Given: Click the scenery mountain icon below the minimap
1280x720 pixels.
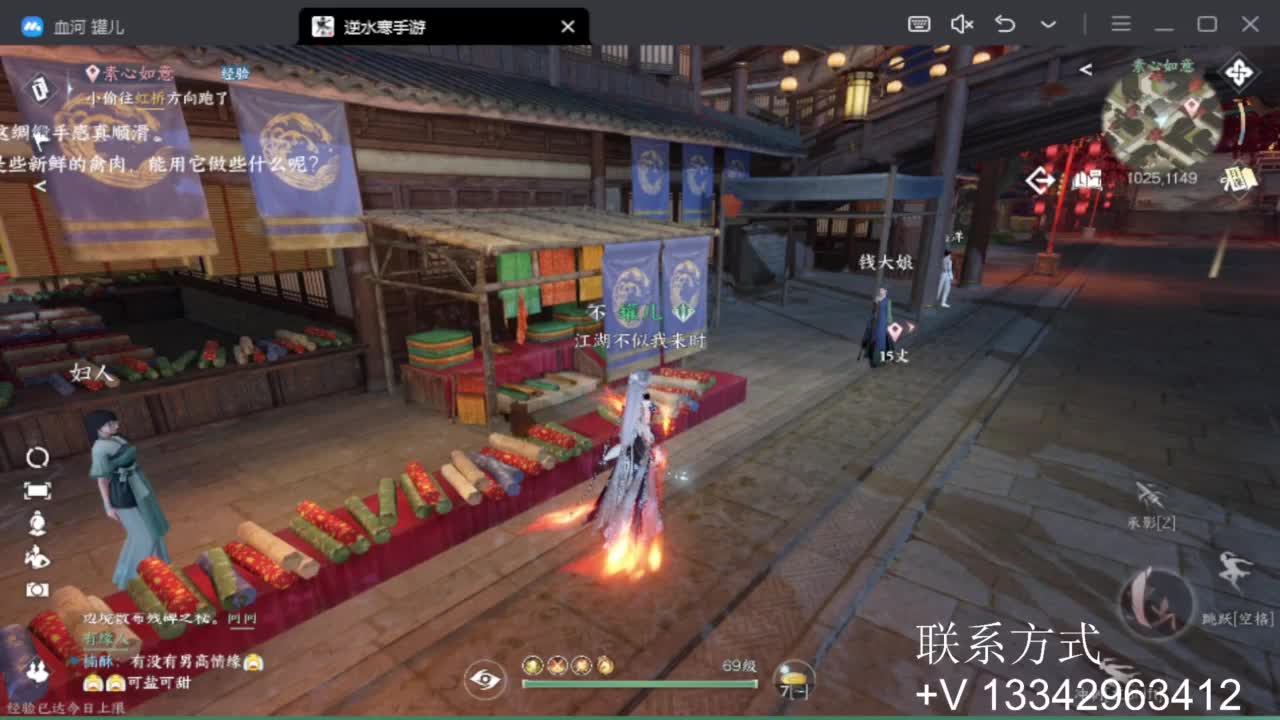Looking at the screenshot, I should (1085, 180).
